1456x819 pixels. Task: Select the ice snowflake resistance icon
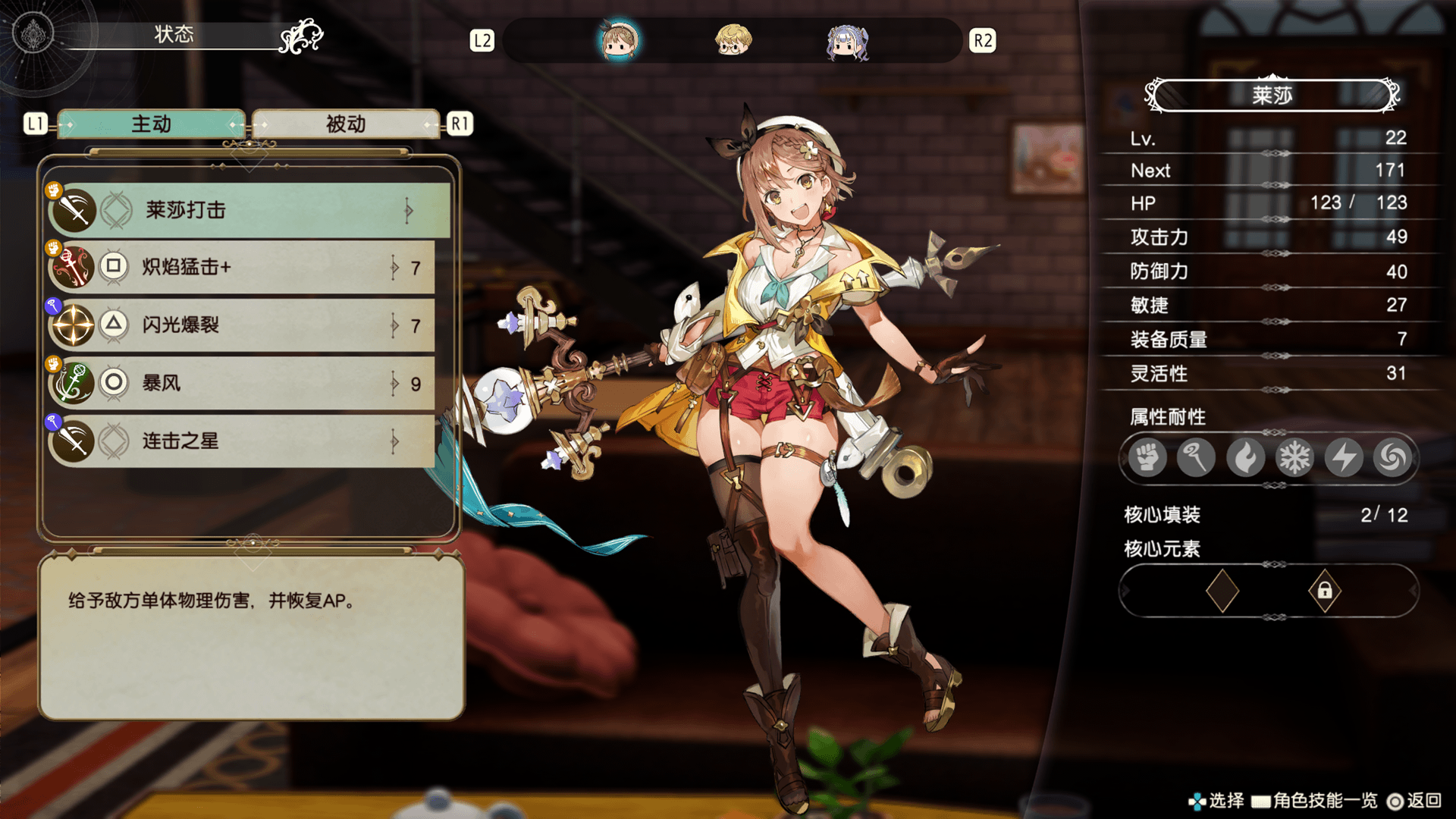pyautogui.click(x=1294, y=458)
